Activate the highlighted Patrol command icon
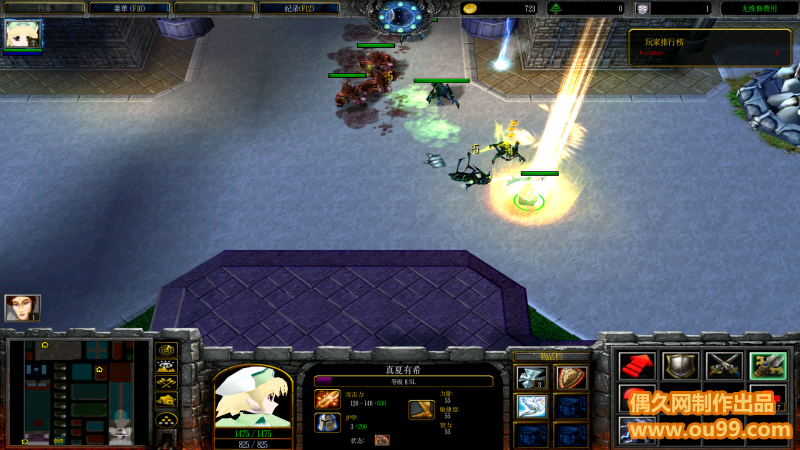800x450 pixels. [767, 366]
